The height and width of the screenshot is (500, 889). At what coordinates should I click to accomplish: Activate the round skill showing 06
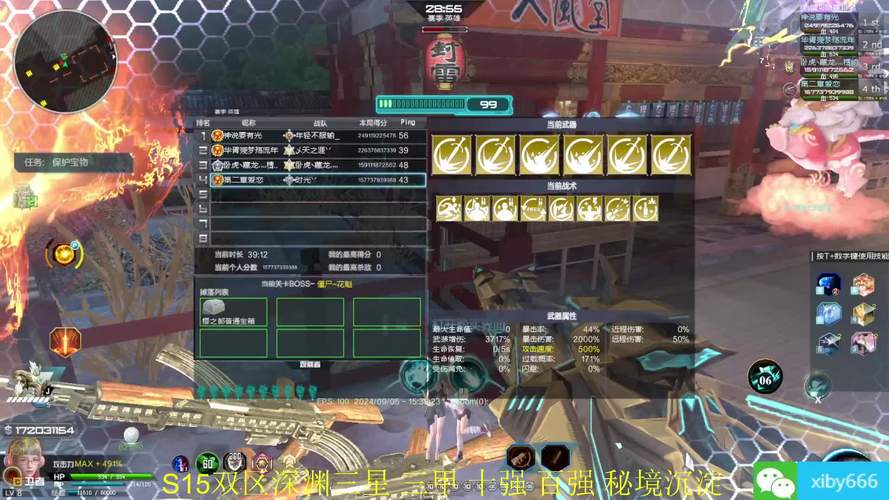[x=765, y=377]
